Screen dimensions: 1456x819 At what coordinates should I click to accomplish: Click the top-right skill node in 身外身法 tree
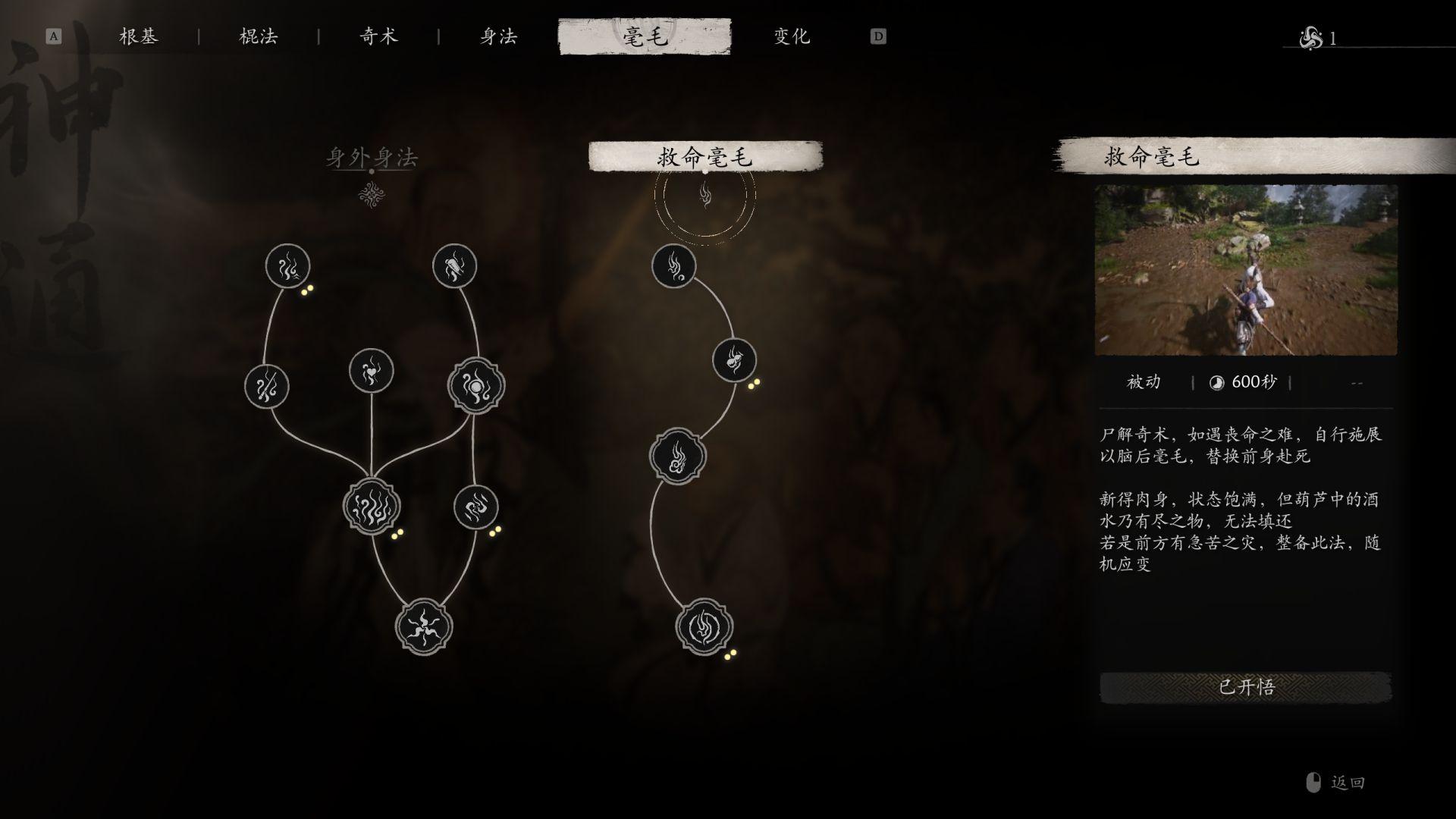point(455,265)
